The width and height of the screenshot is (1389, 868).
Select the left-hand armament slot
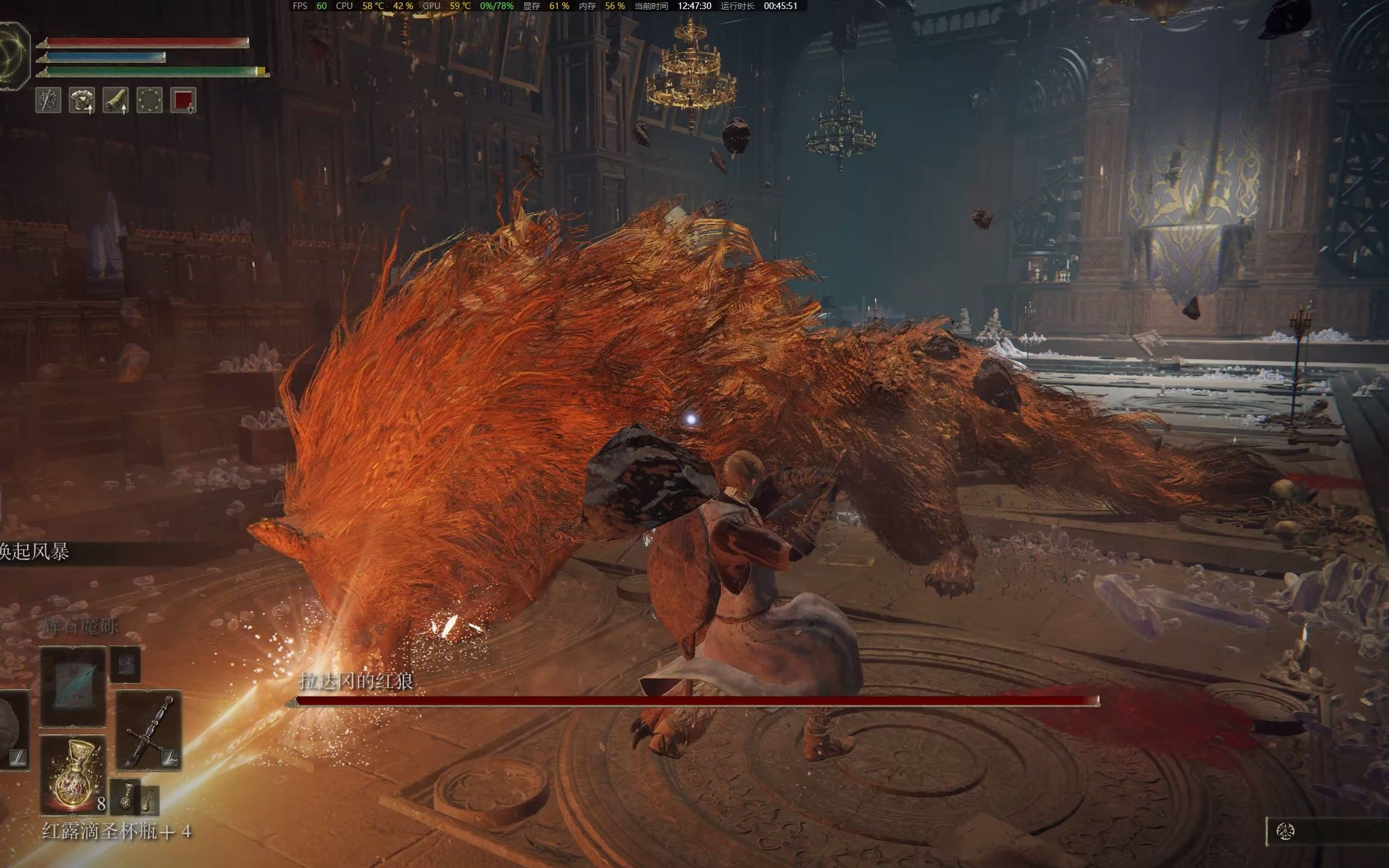(x=13, y=731)
